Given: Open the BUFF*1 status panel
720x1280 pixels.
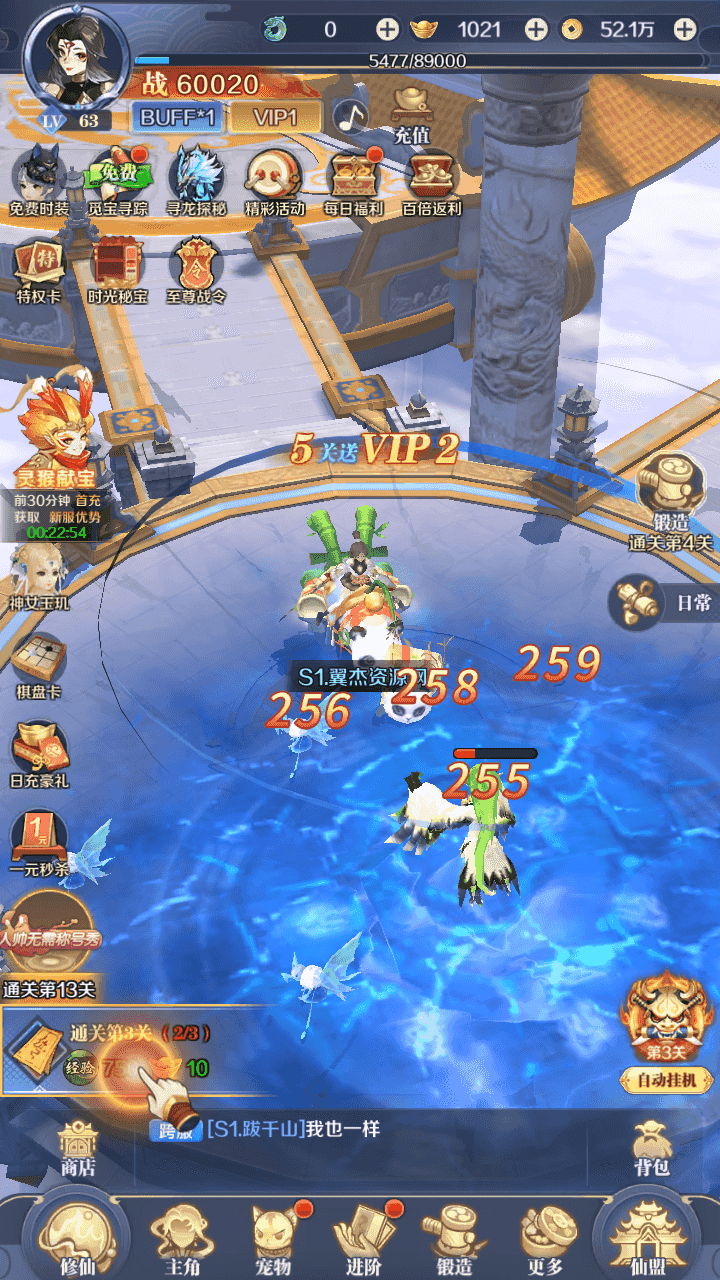Looking at the screenshot, I should pos(178,117).
